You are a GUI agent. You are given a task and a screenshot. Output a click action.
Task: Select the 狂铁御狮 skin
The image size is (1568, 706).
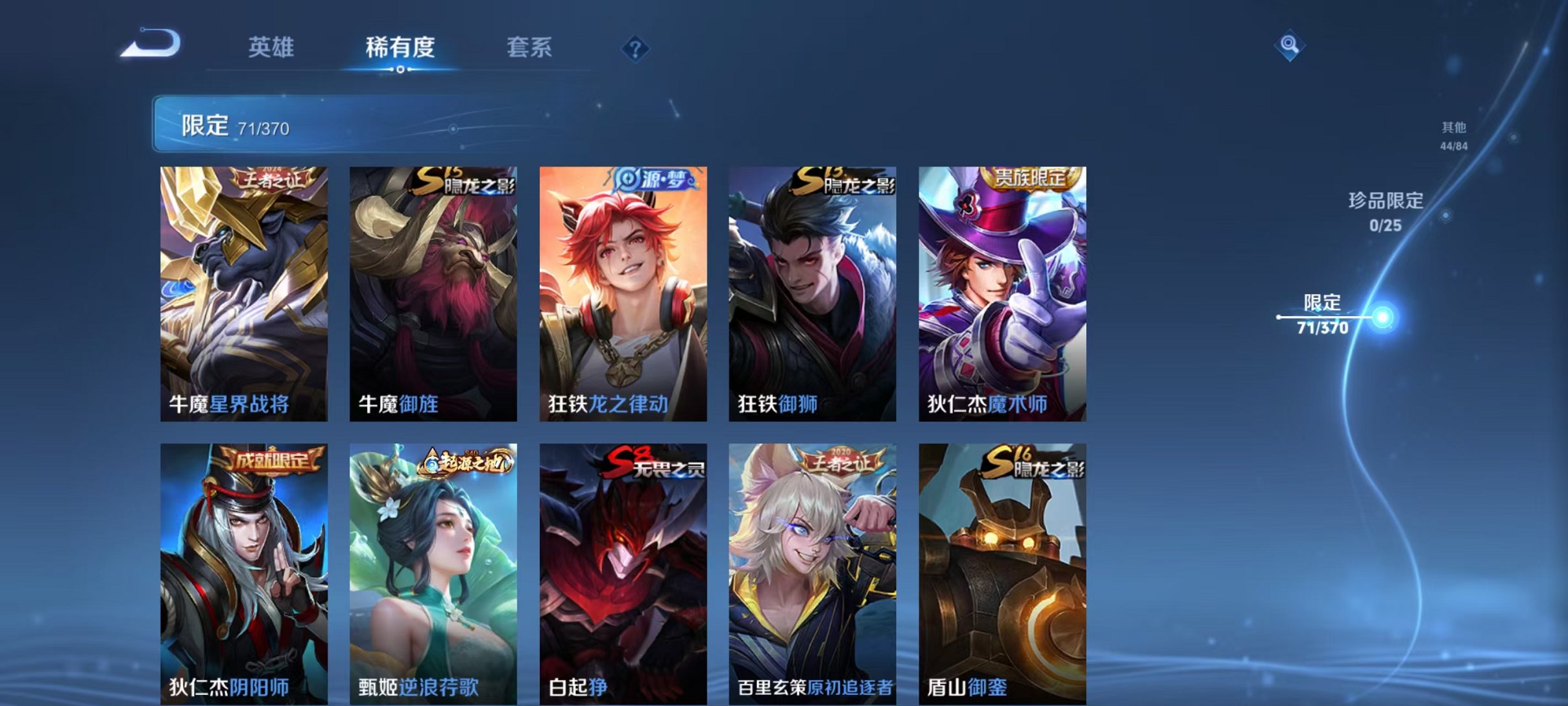click(x=812, y=292)
